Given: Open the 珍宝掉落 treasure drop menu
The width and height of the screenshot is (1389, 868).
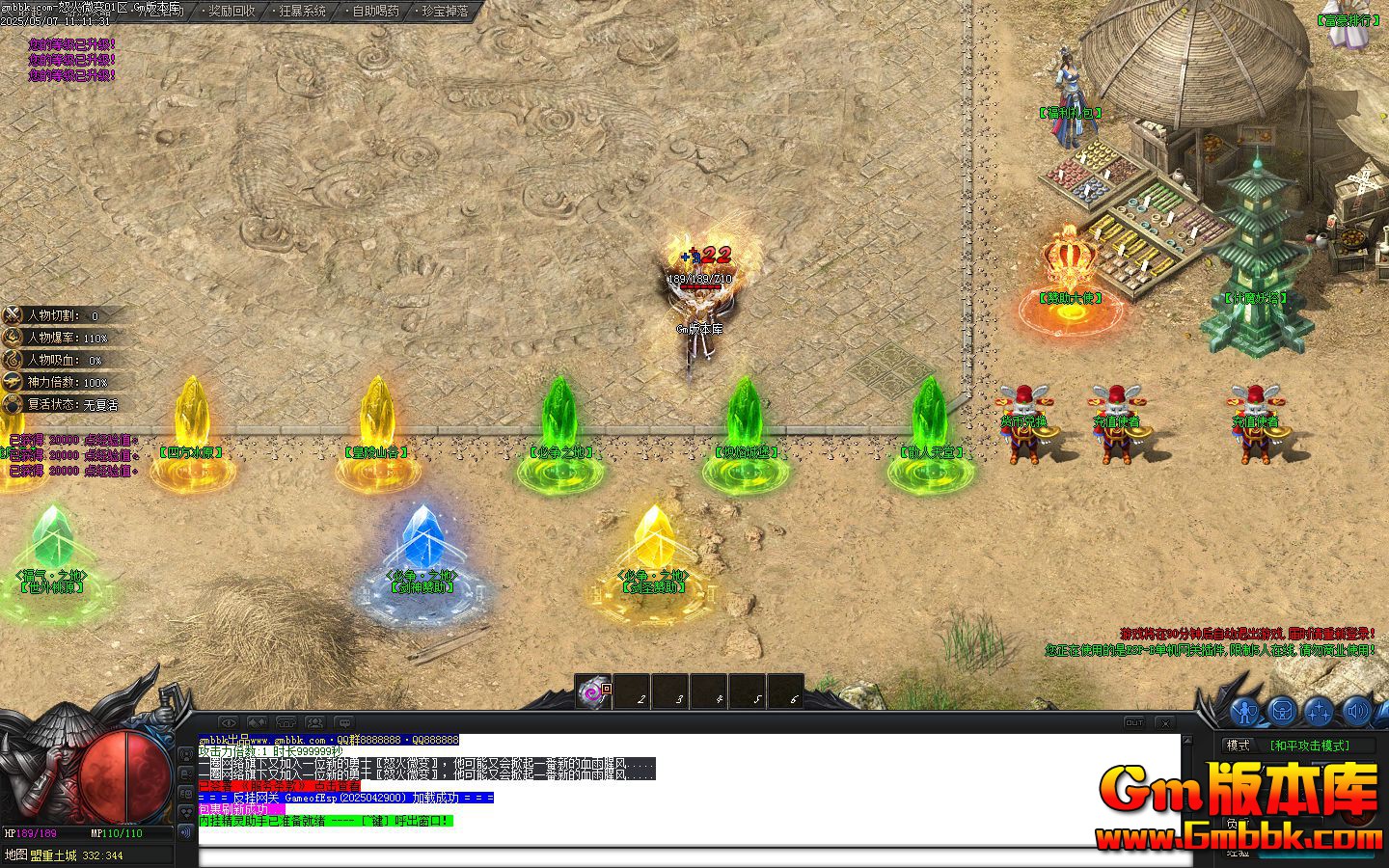Looking at the screenshot, I should click(x=445, y=12).
